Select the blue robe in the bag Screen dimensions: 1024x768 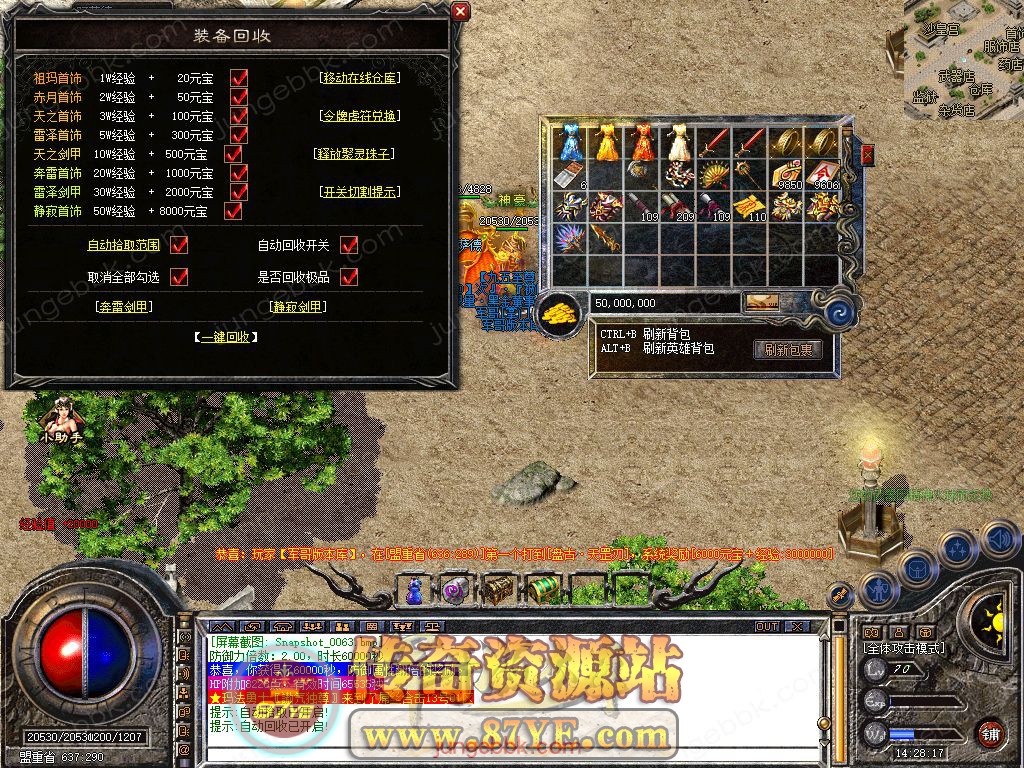point(572,143)
